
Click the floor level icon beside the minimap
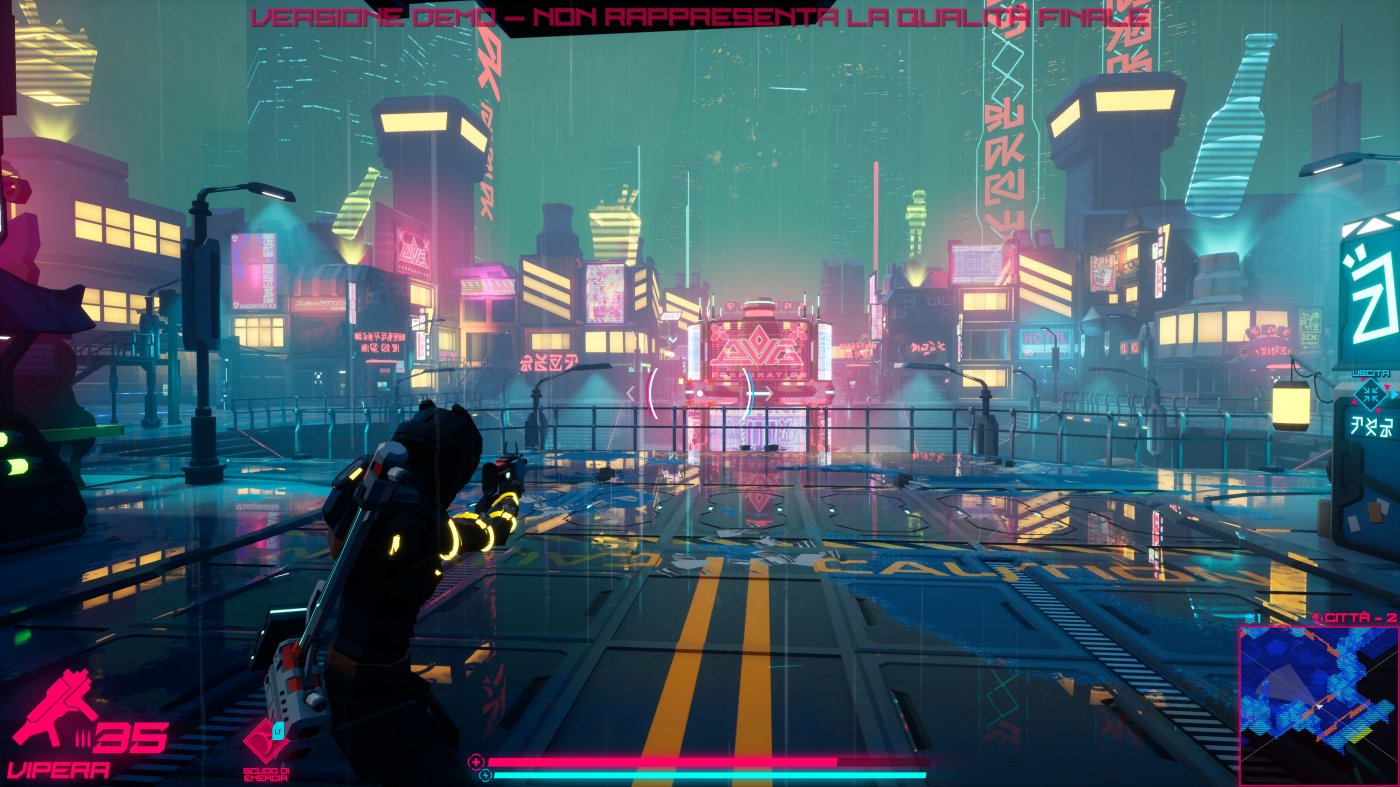1249,617
